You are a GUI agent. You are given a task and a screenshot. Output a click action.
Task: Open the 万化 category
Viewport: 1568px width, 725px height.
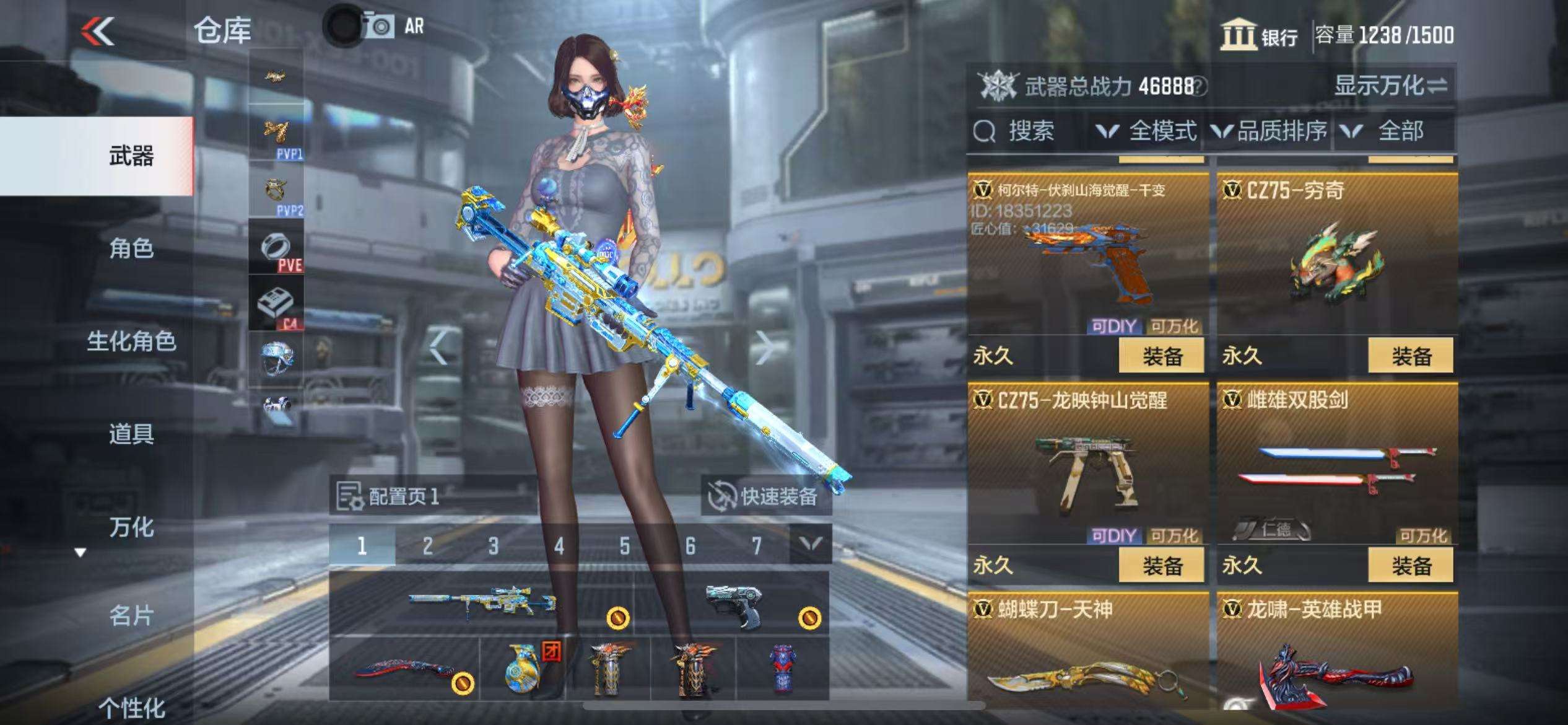click(x=131, y=527)
